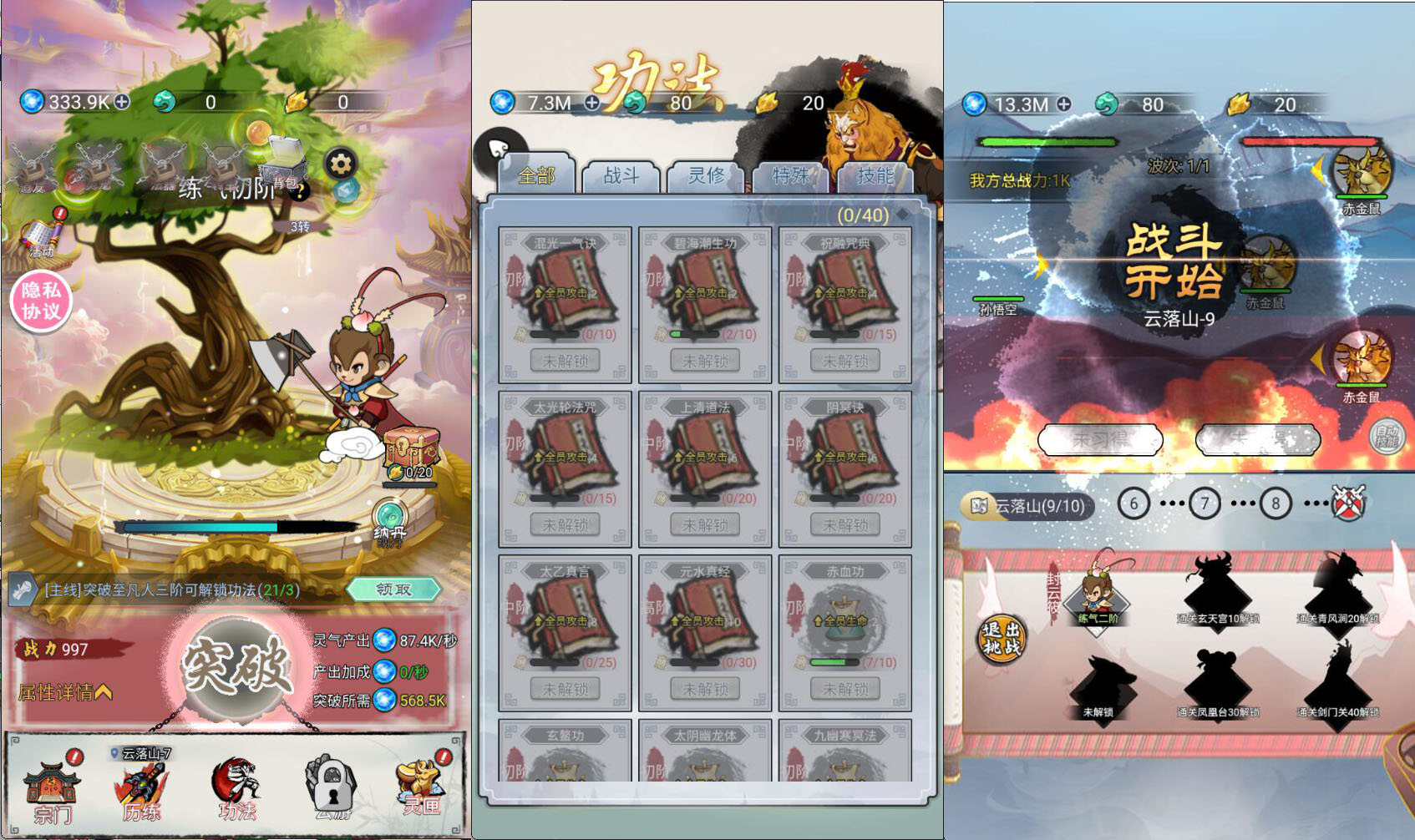Switch to the 灵修 cultivation tab
Screen dimensions: 1415x840
pyautogui.click(x=707, y=176)
